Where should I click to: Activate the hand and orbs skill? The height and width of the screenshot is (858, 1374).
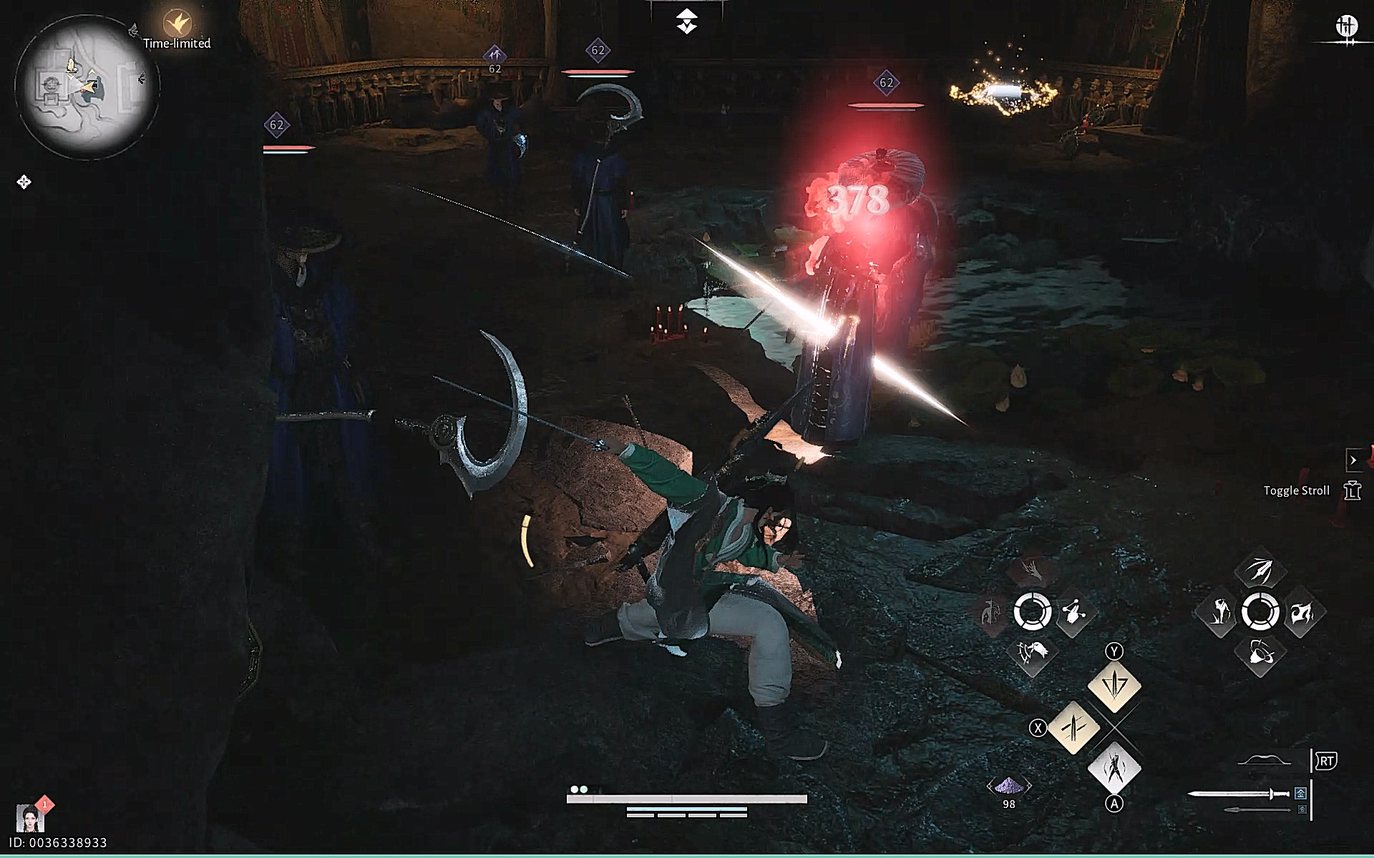1073,611
